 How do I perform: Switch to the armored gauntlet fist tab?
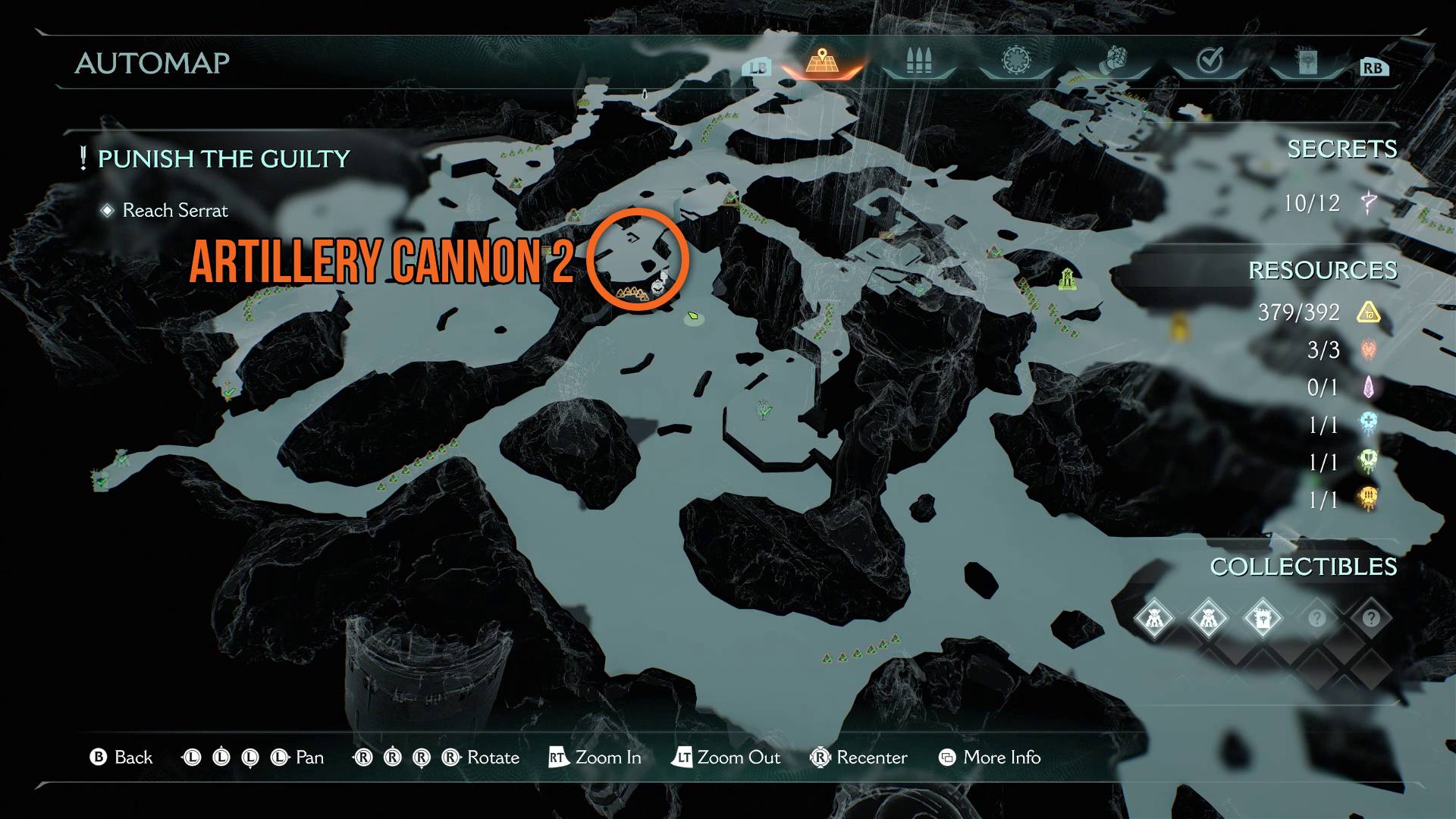(x=1112, y=61)
